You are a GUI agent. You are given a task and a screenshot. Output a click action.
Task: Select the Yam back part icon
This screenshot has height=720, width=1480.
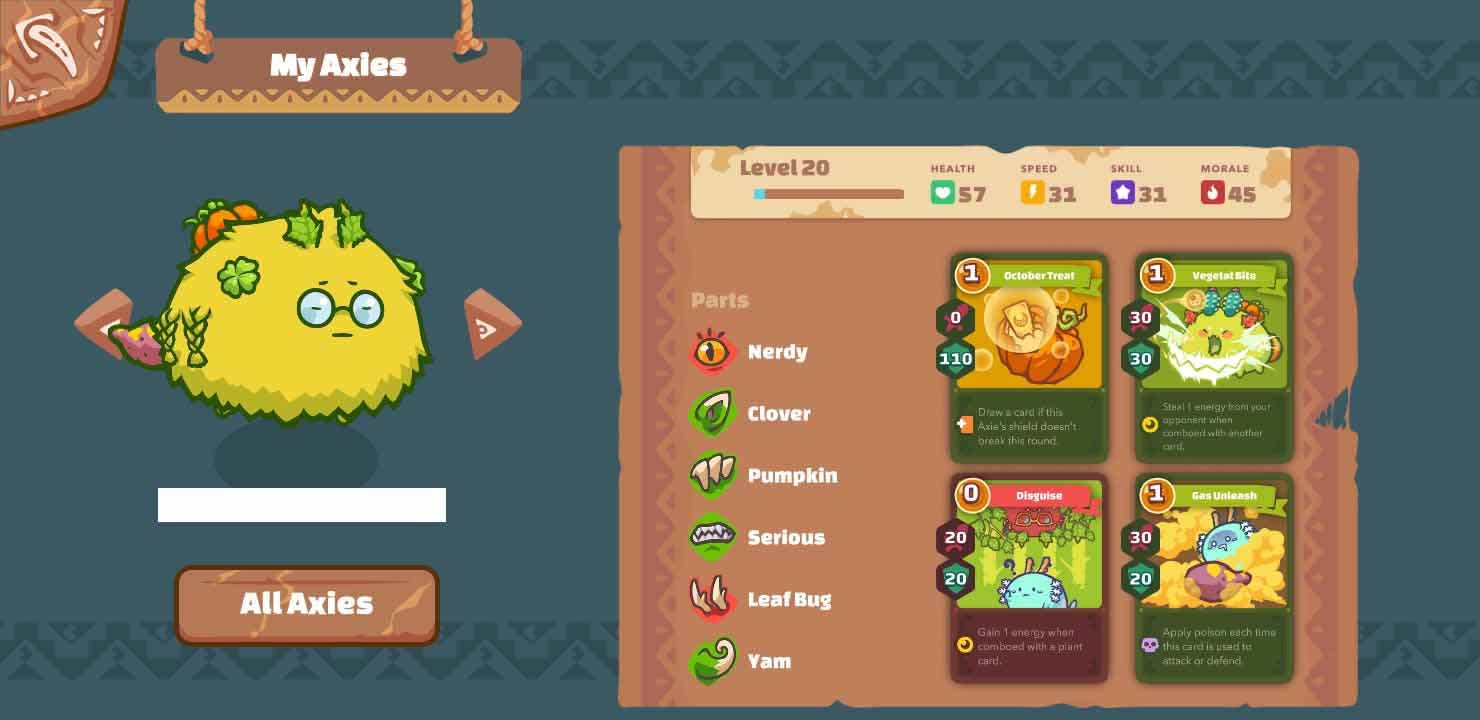(713, 661)
